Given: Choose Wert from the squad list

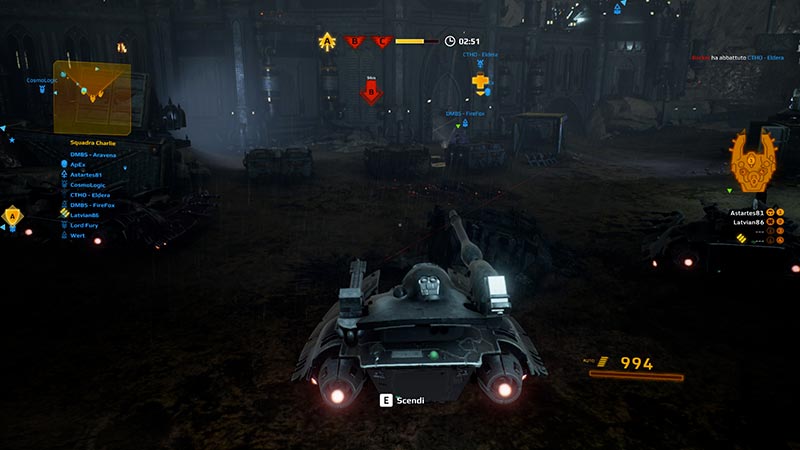Looking at the screenshot, I should tap(77, 235).
